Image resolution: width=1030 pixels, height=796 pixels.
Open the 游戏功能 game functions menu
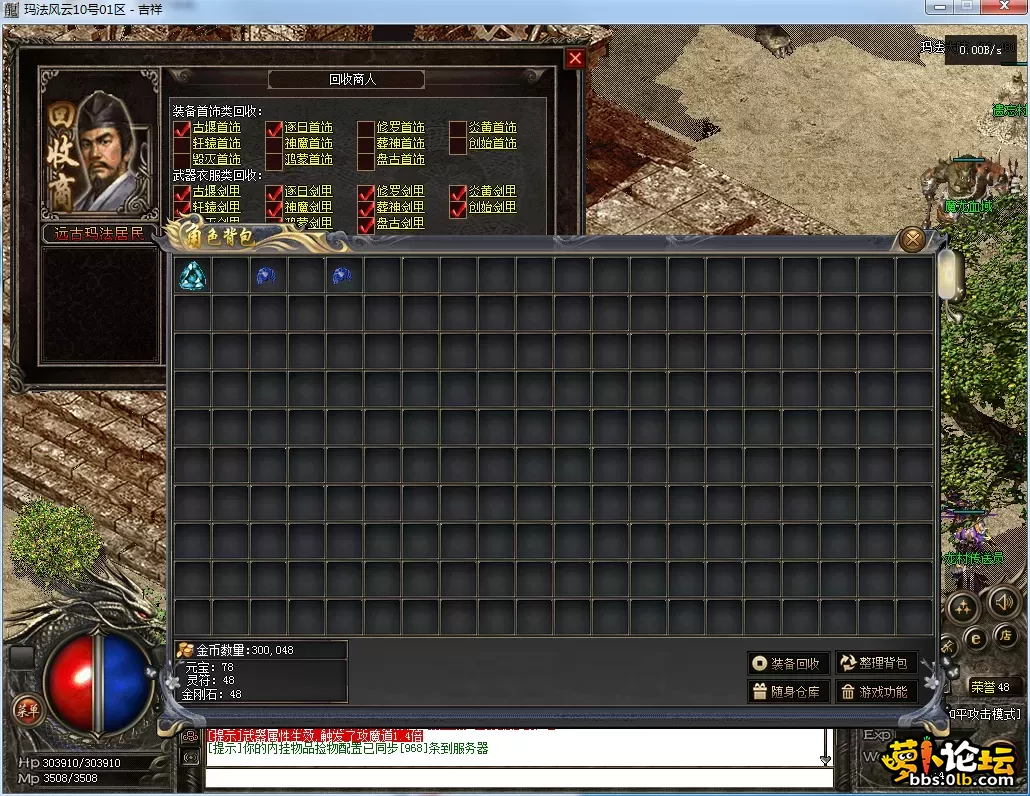(876, 691)
